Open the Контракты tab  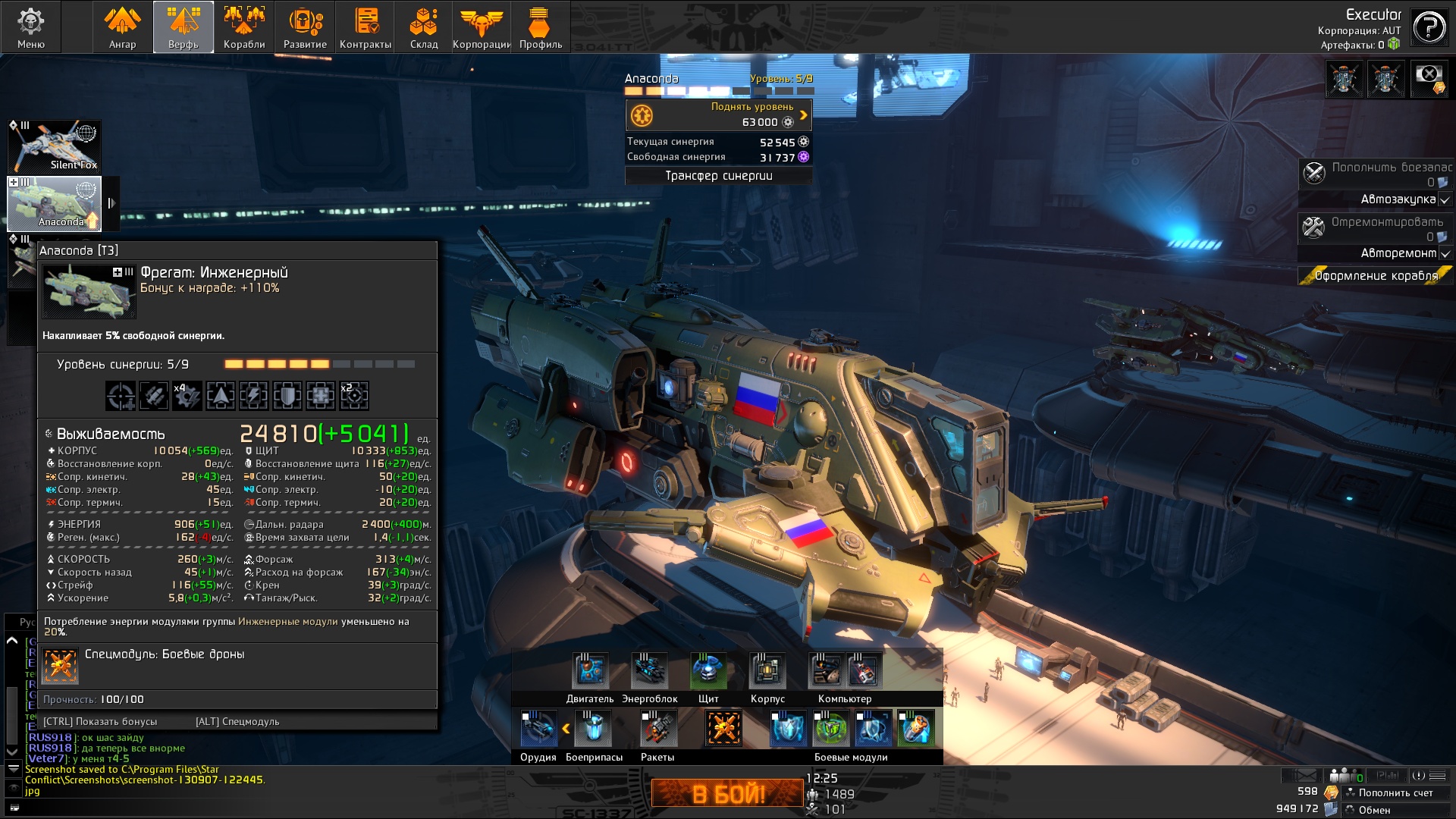click(366, 27)
